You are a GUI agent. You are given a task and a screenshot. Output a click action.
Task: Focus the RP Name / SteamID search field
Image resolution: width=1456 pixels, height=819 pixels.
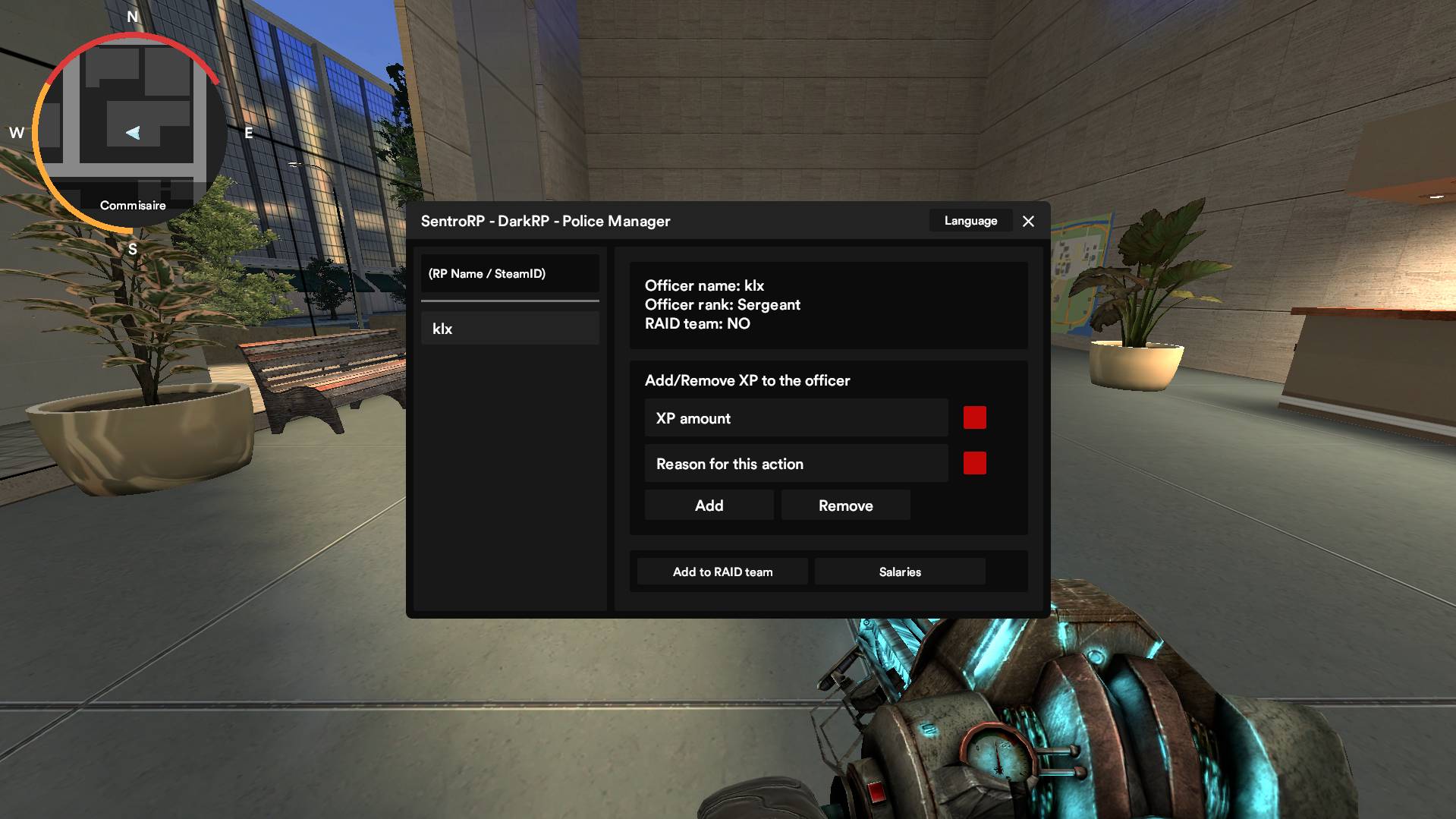tap(510, 273)
